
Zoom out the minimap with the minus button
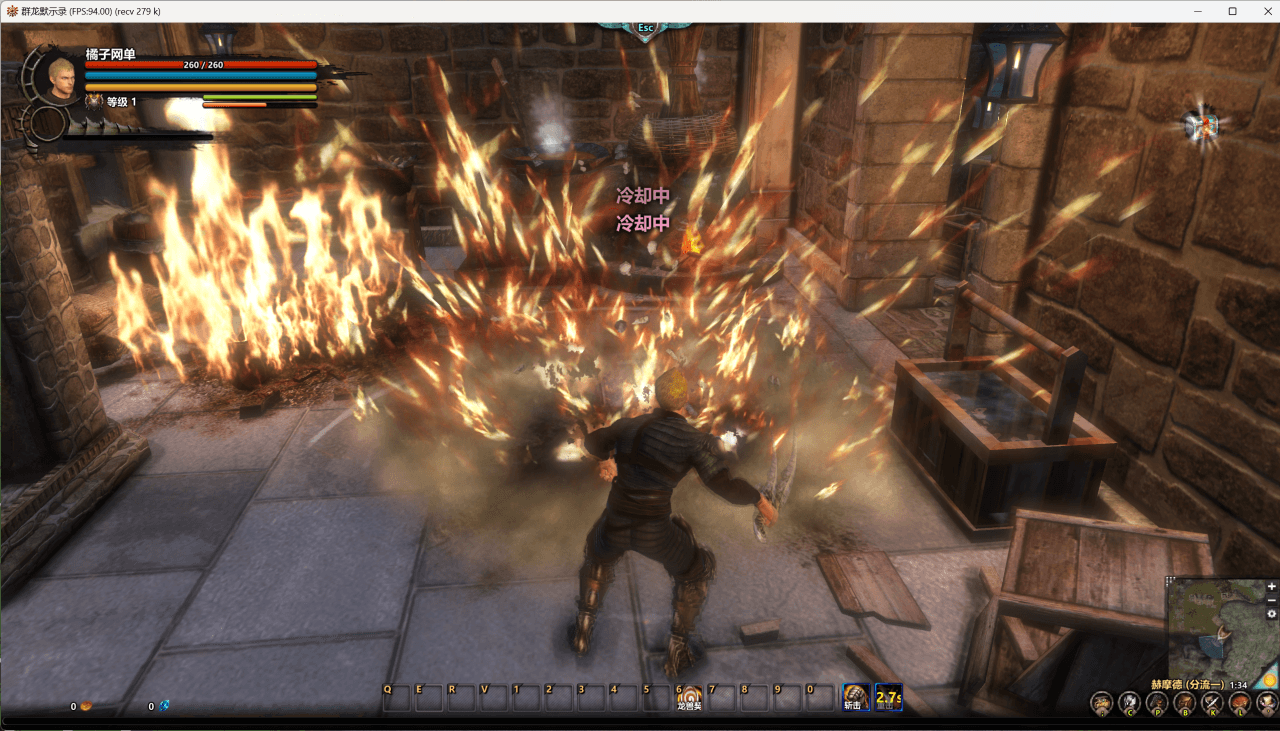[1271, 601]
